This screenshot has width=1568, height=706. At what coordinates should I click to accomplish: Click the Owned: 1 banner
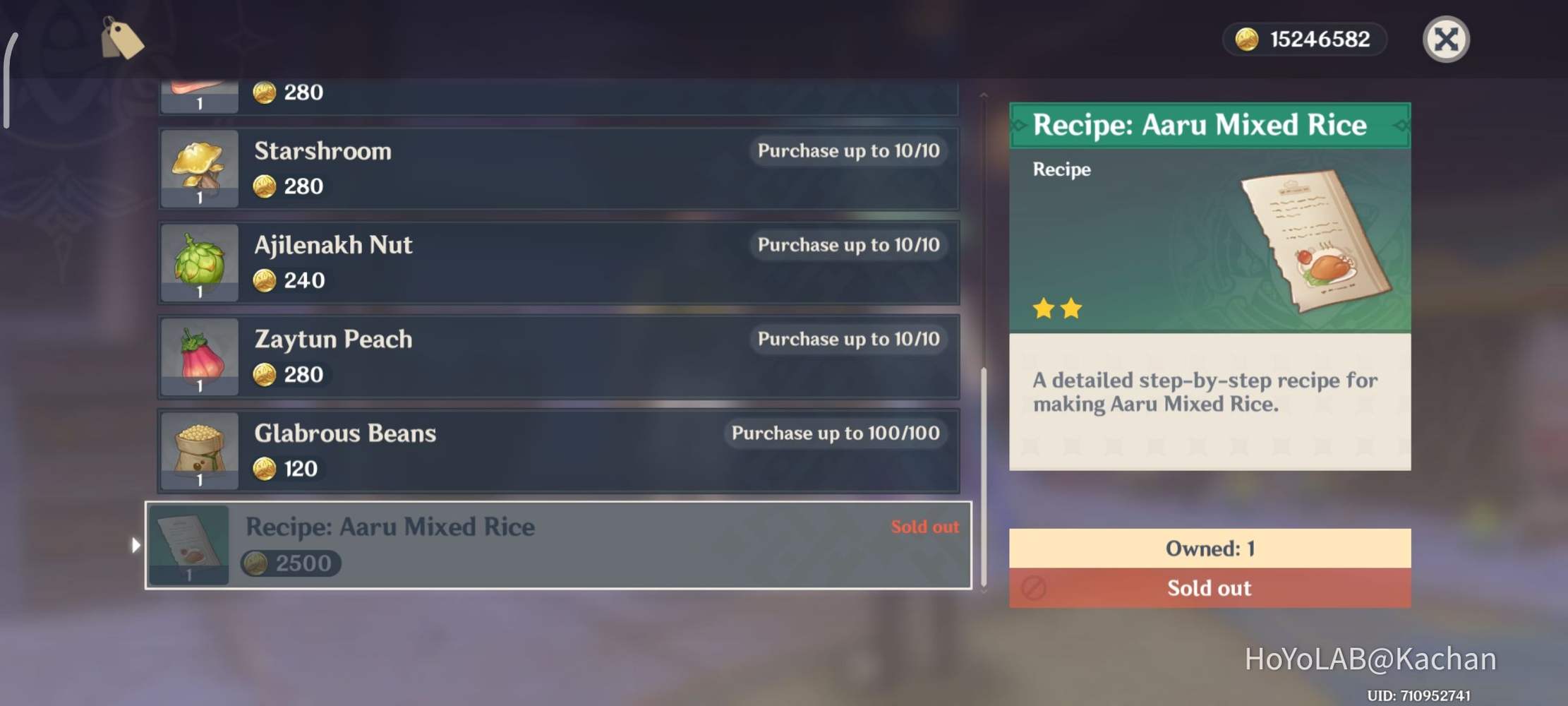pyautogui.click(x=1209, y=548)
